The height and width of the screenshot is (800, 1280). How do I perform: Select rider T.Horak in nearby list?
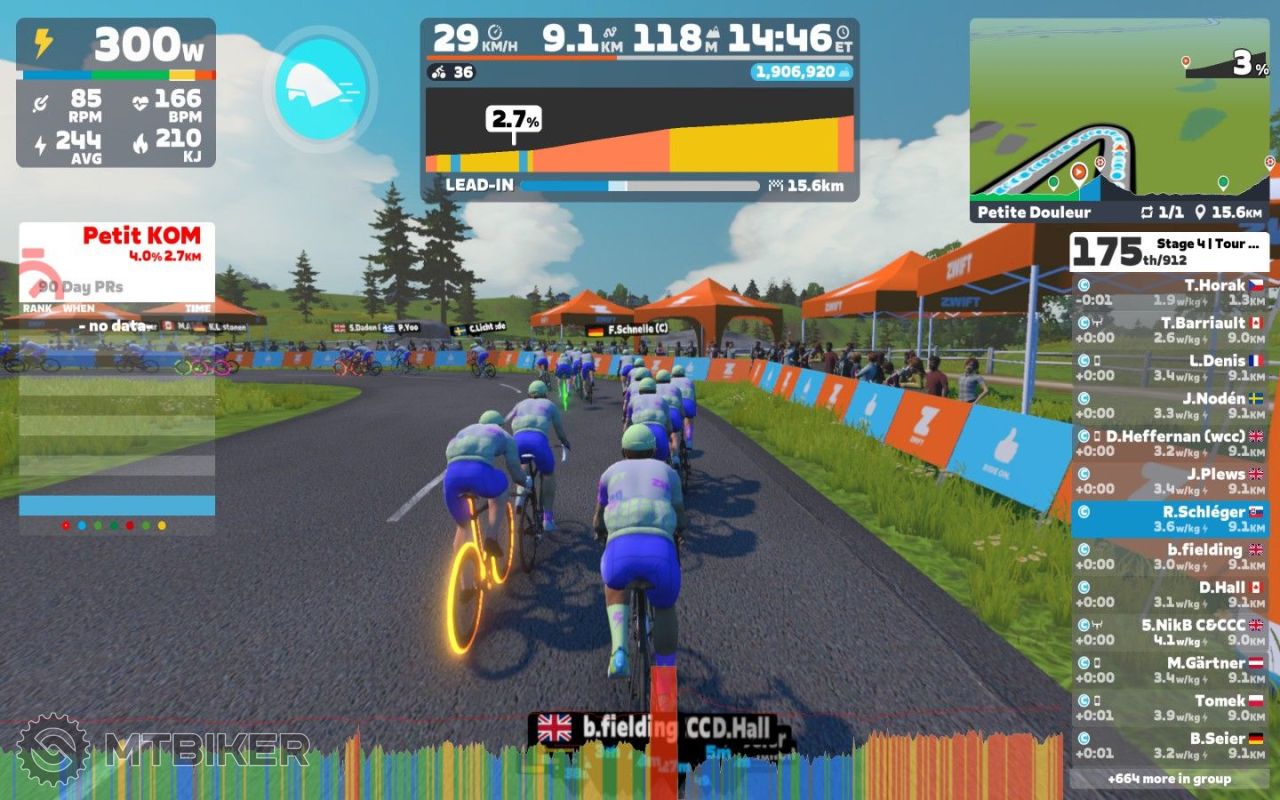pyautogui.click(x=1169, y=292)
